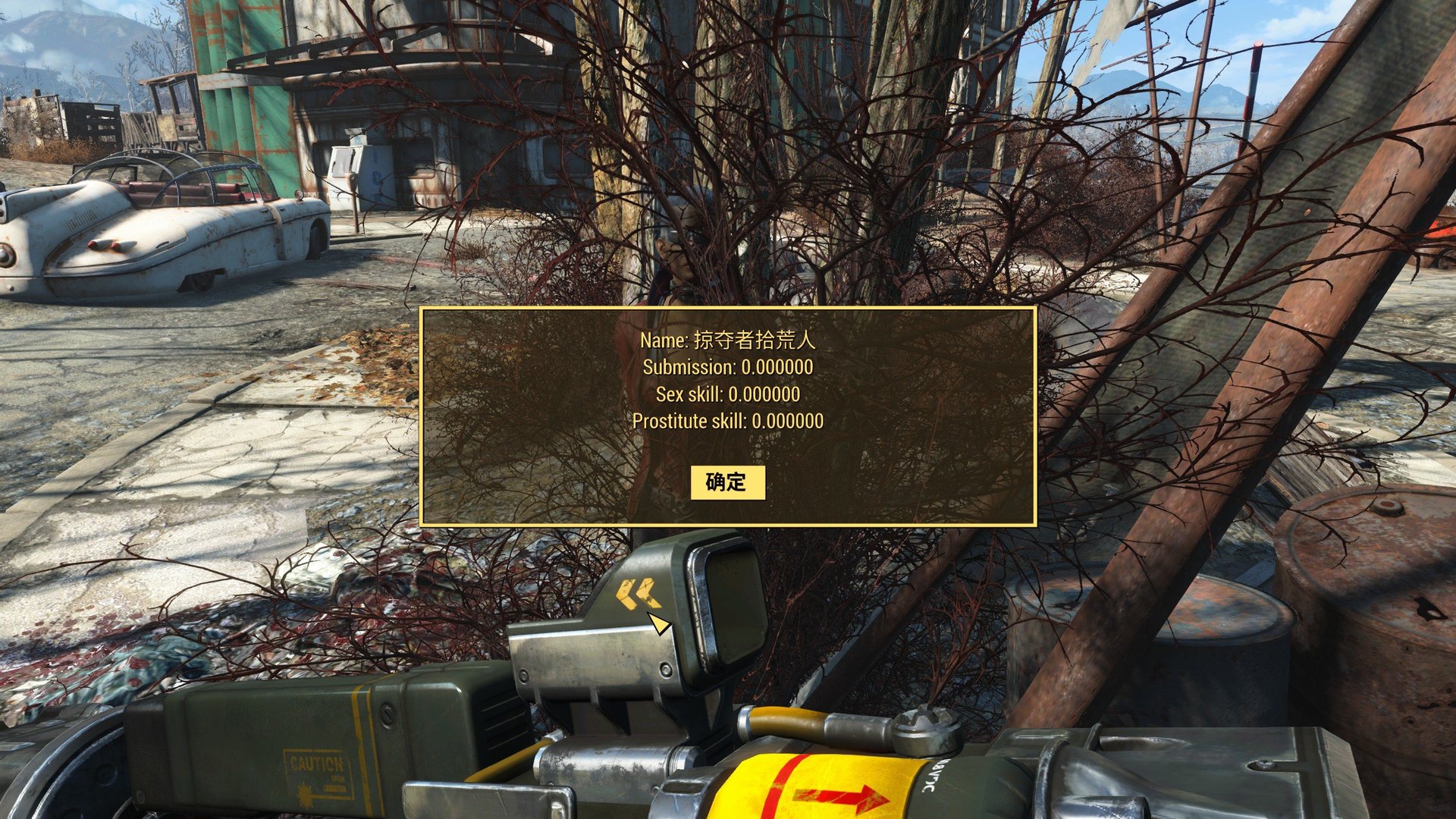Select the Sex skill: 0.000000 entry
1456x819 pixels.
coord(727,395)
